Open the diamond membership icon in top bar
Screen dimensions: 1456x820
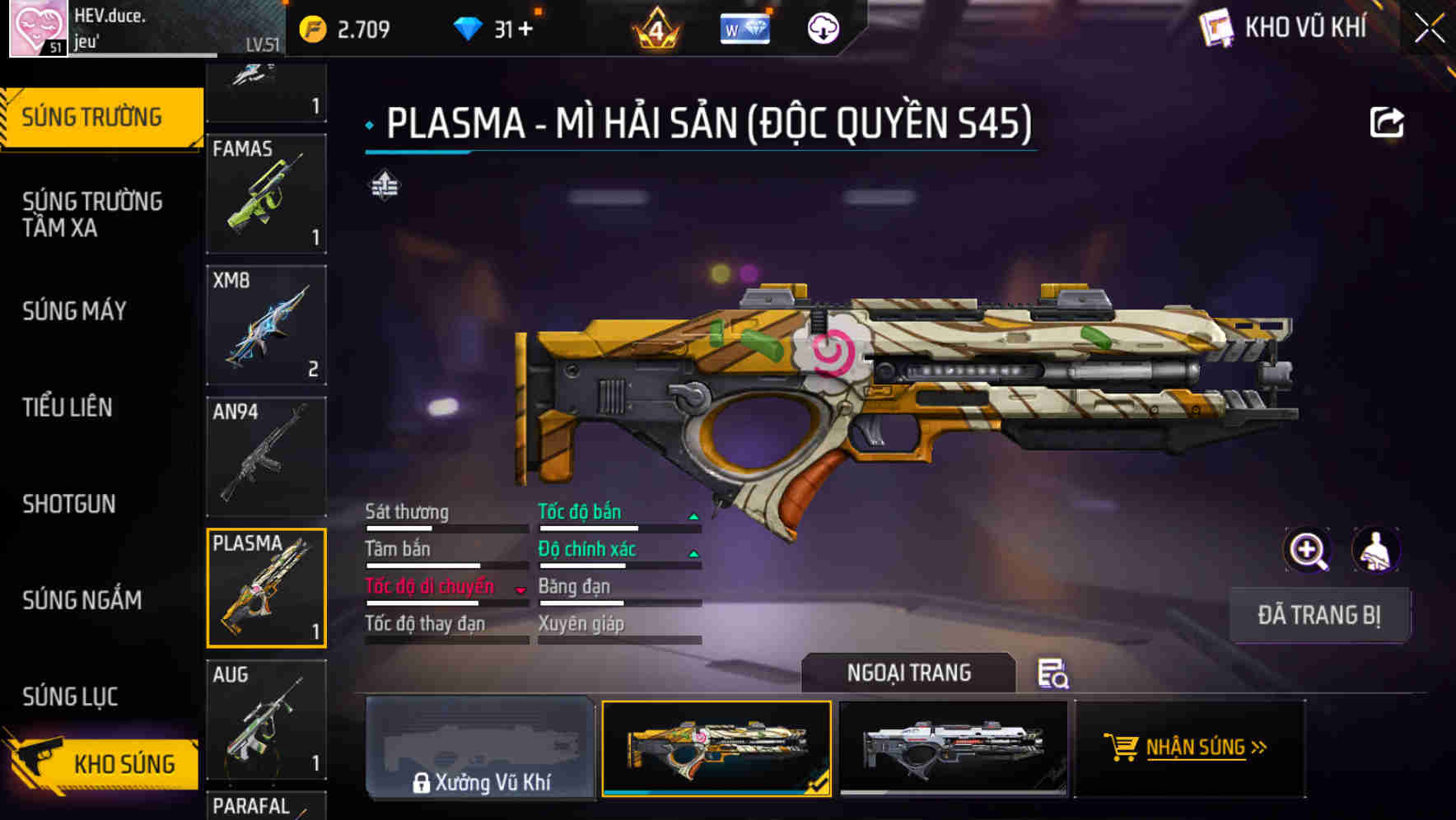click(x=744, y=27)
